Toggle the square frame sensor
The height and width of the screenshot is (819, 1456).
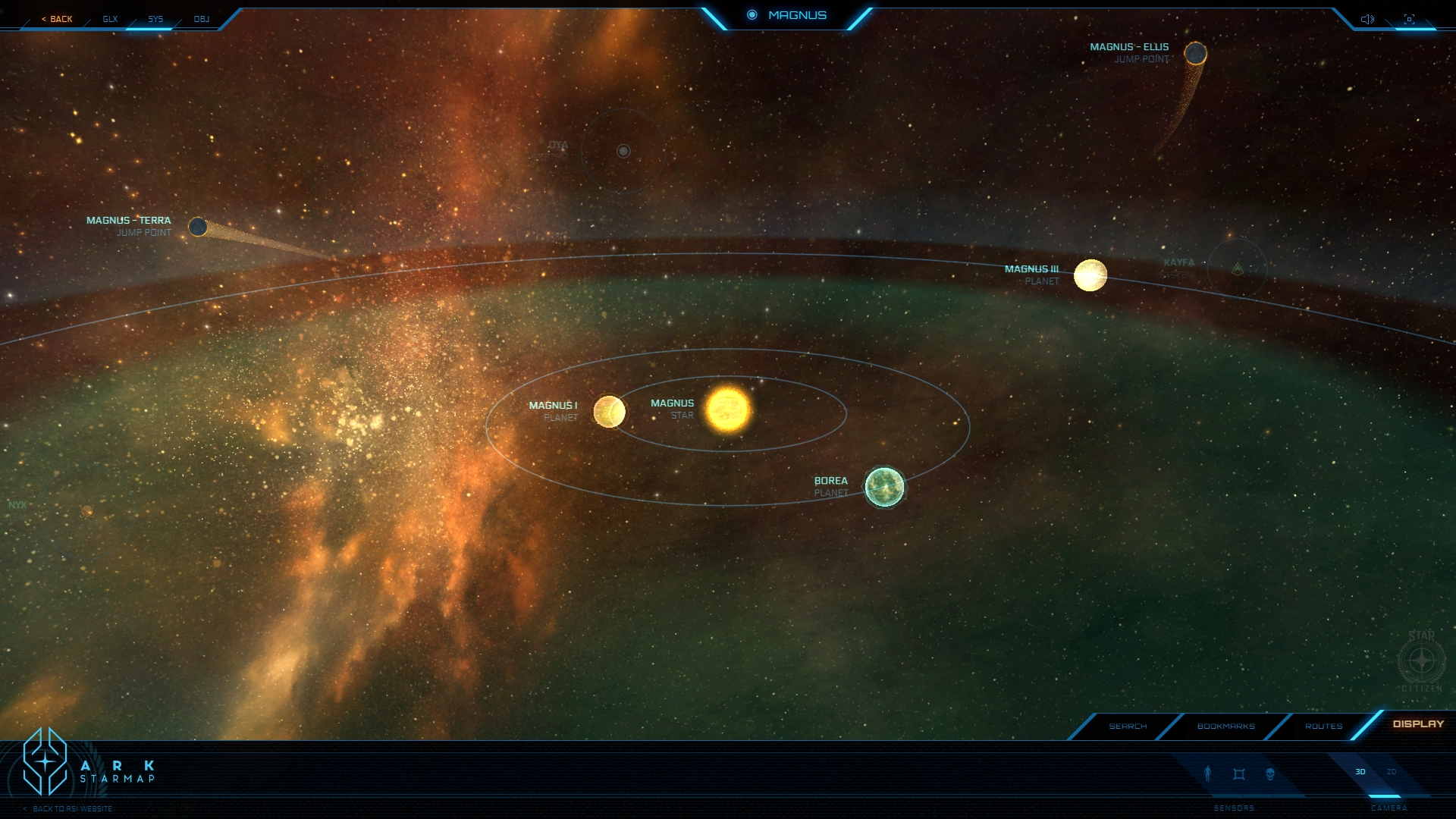[x=1239, y=773]
